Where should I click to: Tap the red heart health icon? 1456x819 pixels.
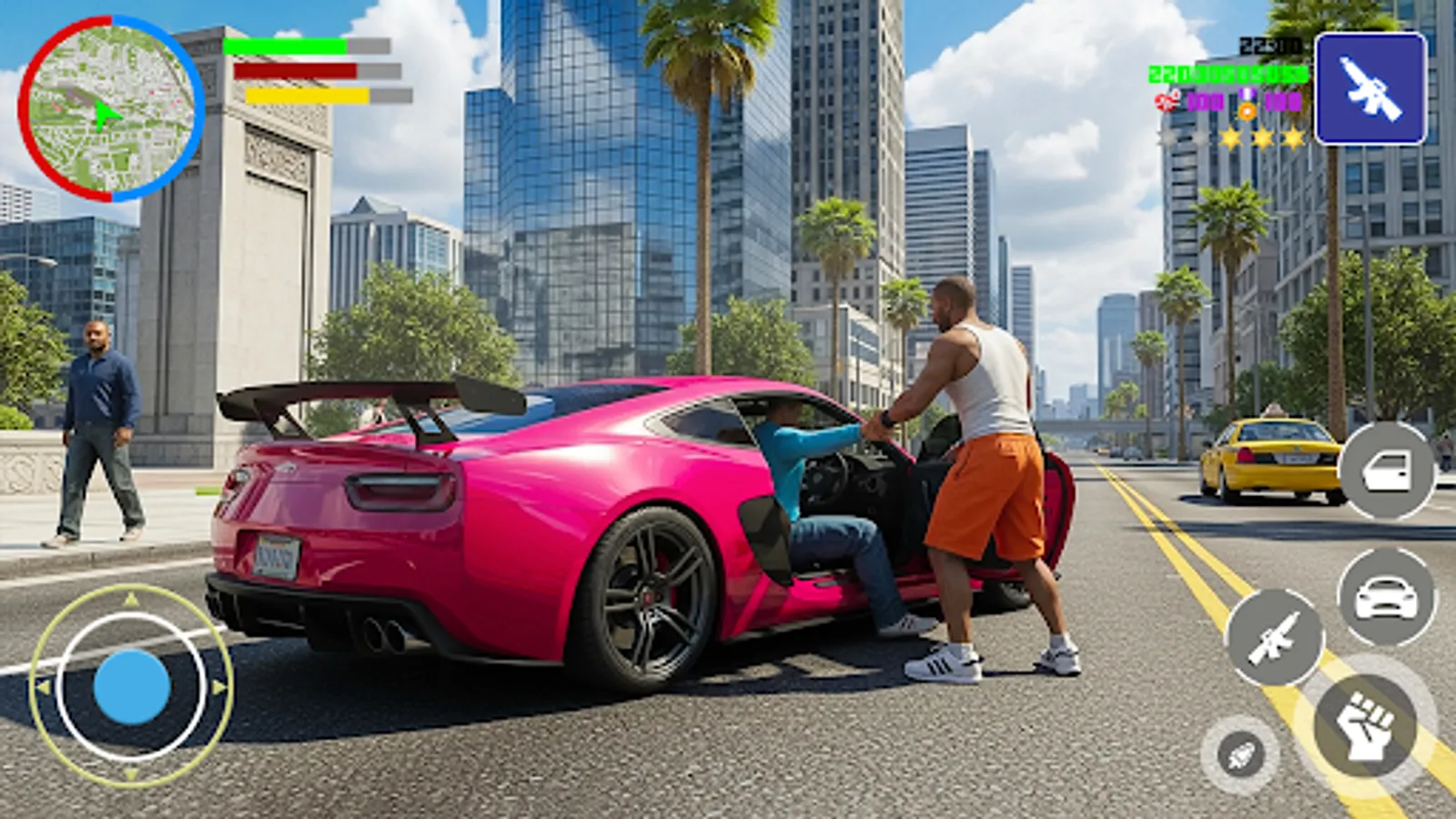pyautogui.click(x=1166, y=102)
